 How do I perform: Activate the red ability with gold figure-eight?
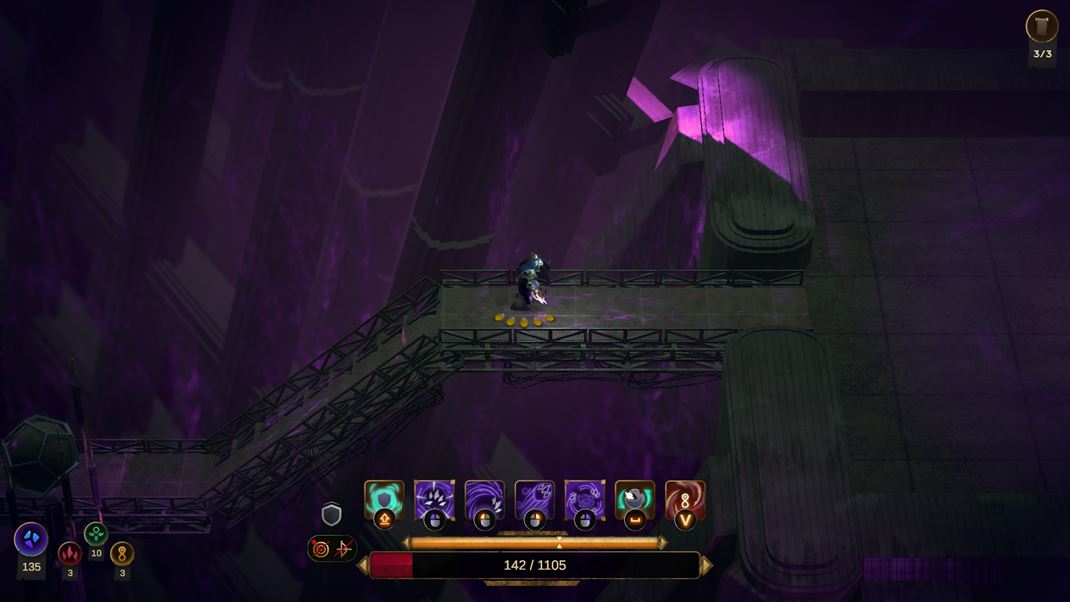point(685,499)
